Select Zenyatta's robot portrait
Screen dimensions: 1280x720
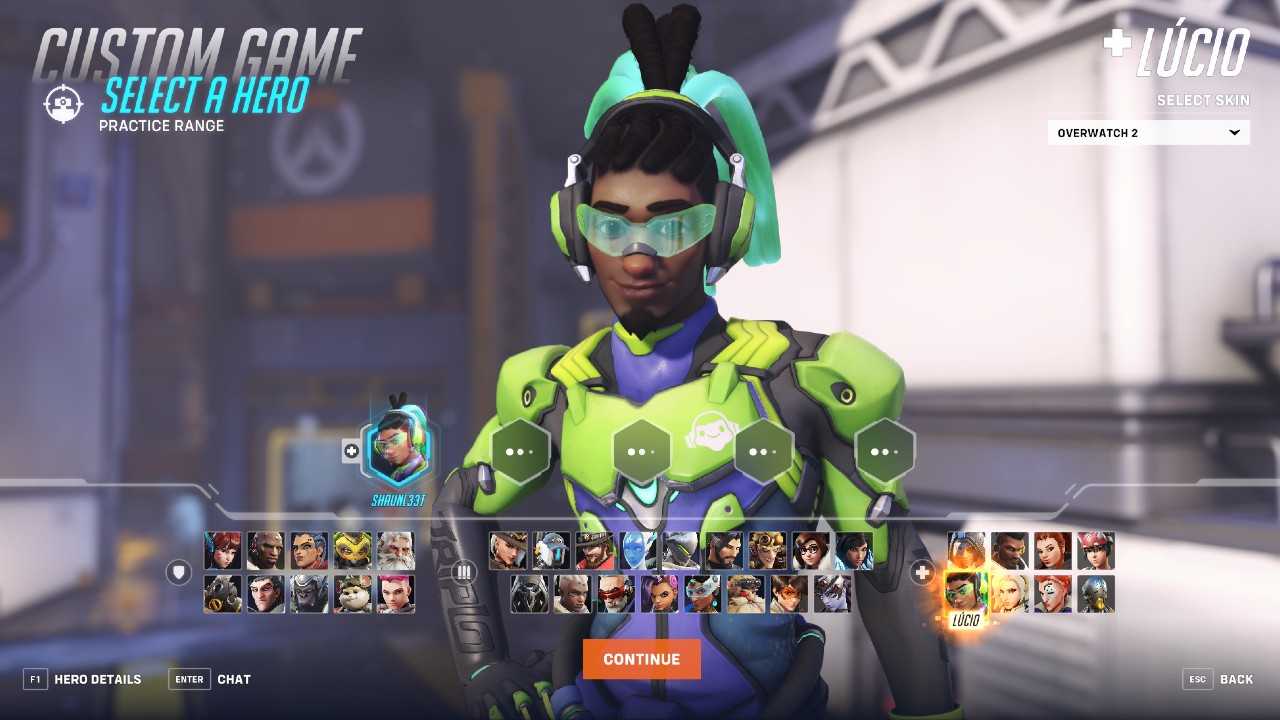tap(1096, 594)
